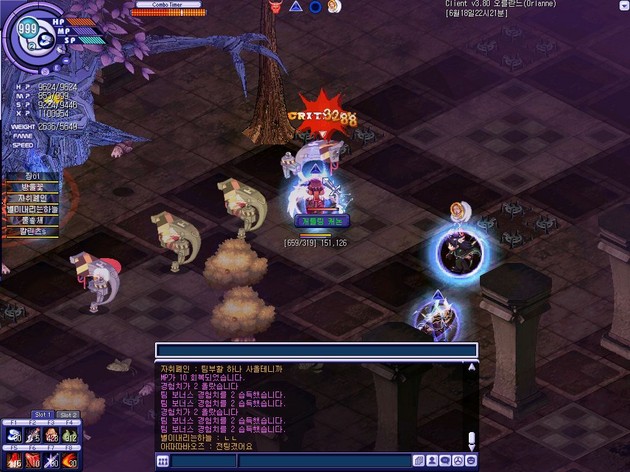
Task: Open the grid menu button left of chat
Action: point(162,461)
